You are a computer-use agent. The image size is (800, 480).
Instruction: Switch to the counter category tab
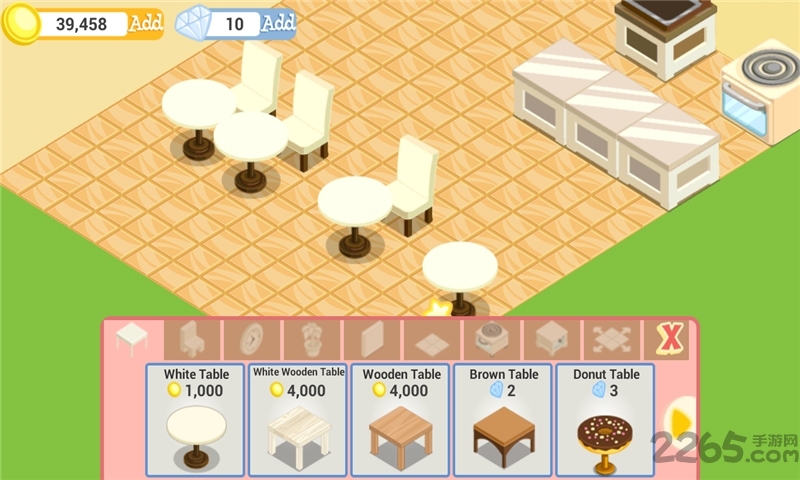[551, 340]
